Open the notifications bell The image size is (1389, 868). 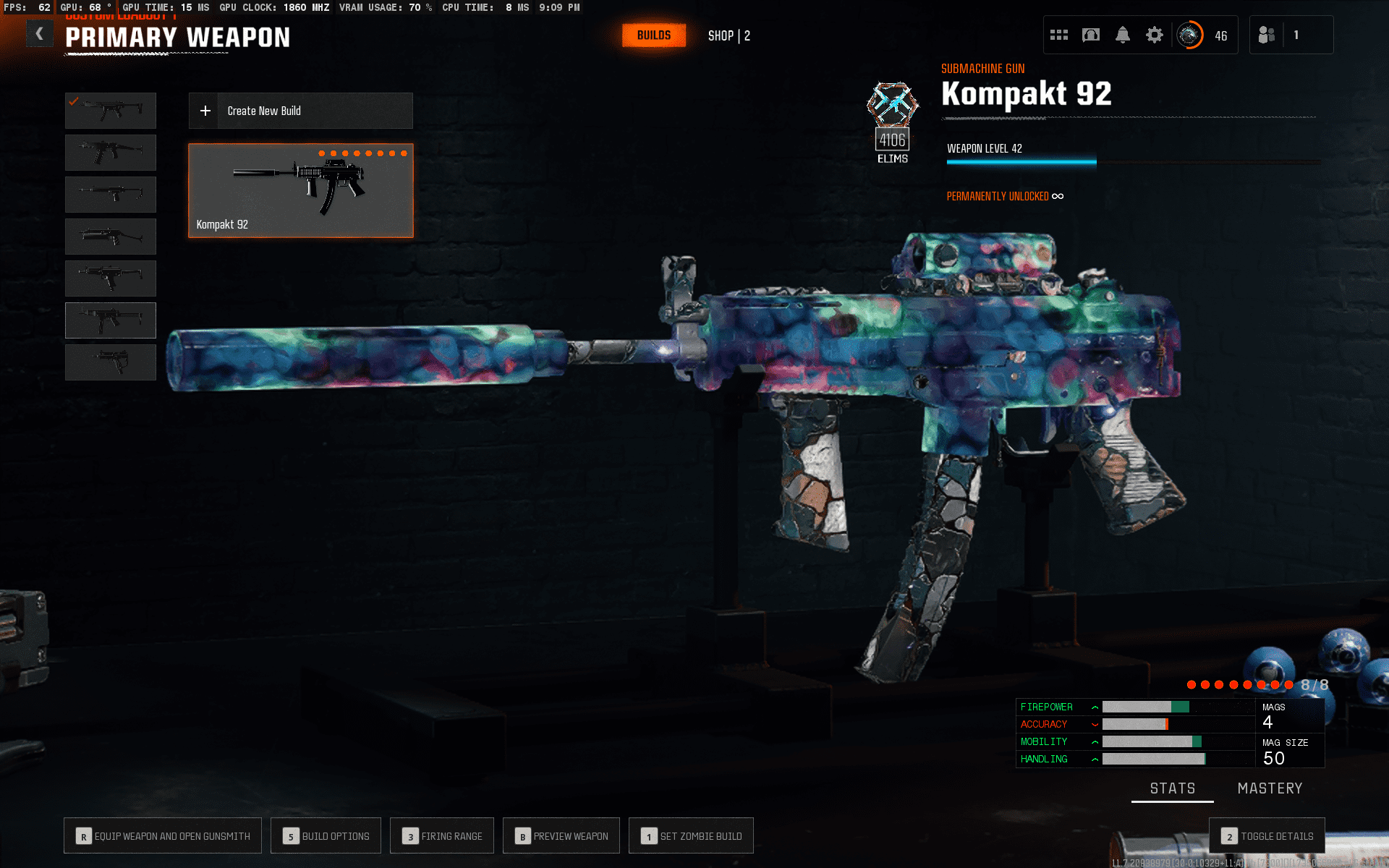[x=1122, y=35]
